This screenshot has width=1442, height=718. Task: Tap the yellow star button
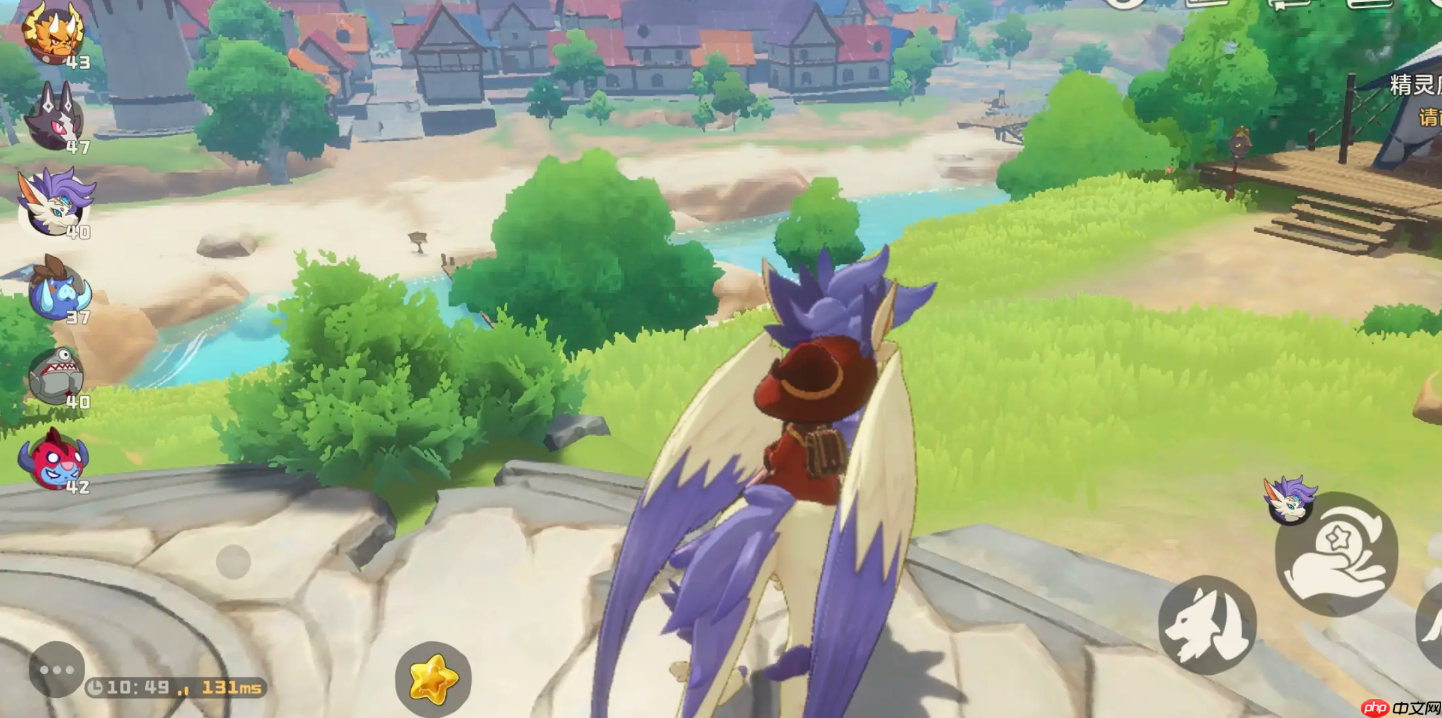433,680
